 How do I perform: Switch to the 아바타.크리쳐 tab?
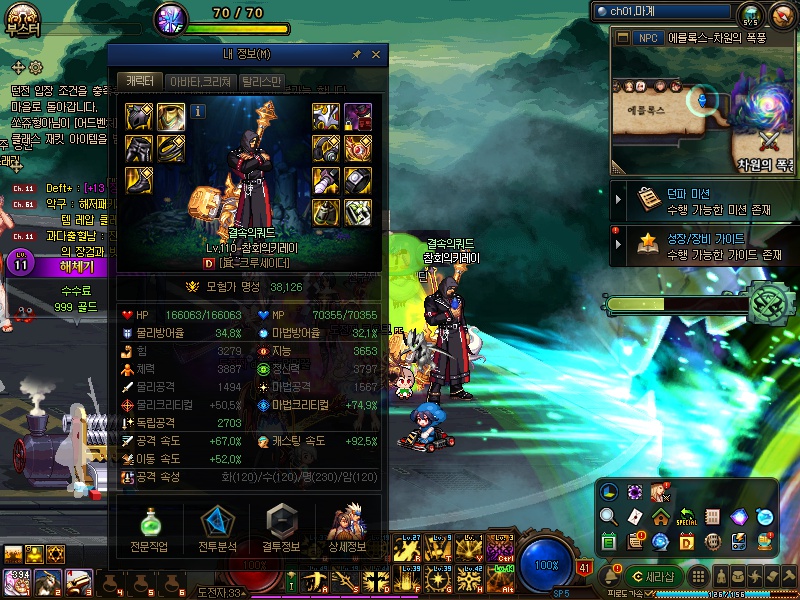pos(200,82)
